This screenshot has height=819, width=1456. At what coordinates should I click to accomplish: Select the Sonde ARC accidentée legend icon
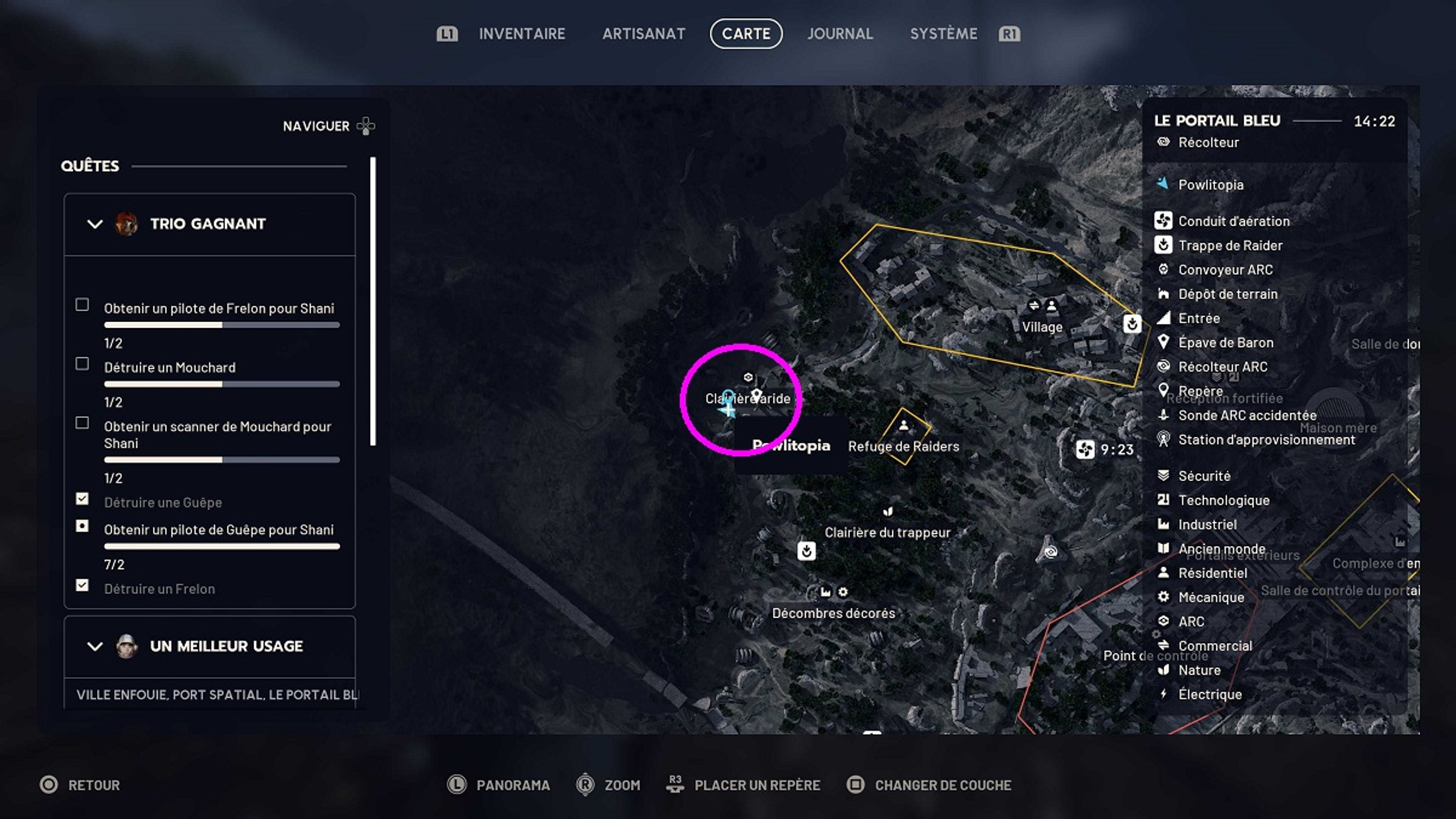pyautogui.click(x=1164, y=416)
